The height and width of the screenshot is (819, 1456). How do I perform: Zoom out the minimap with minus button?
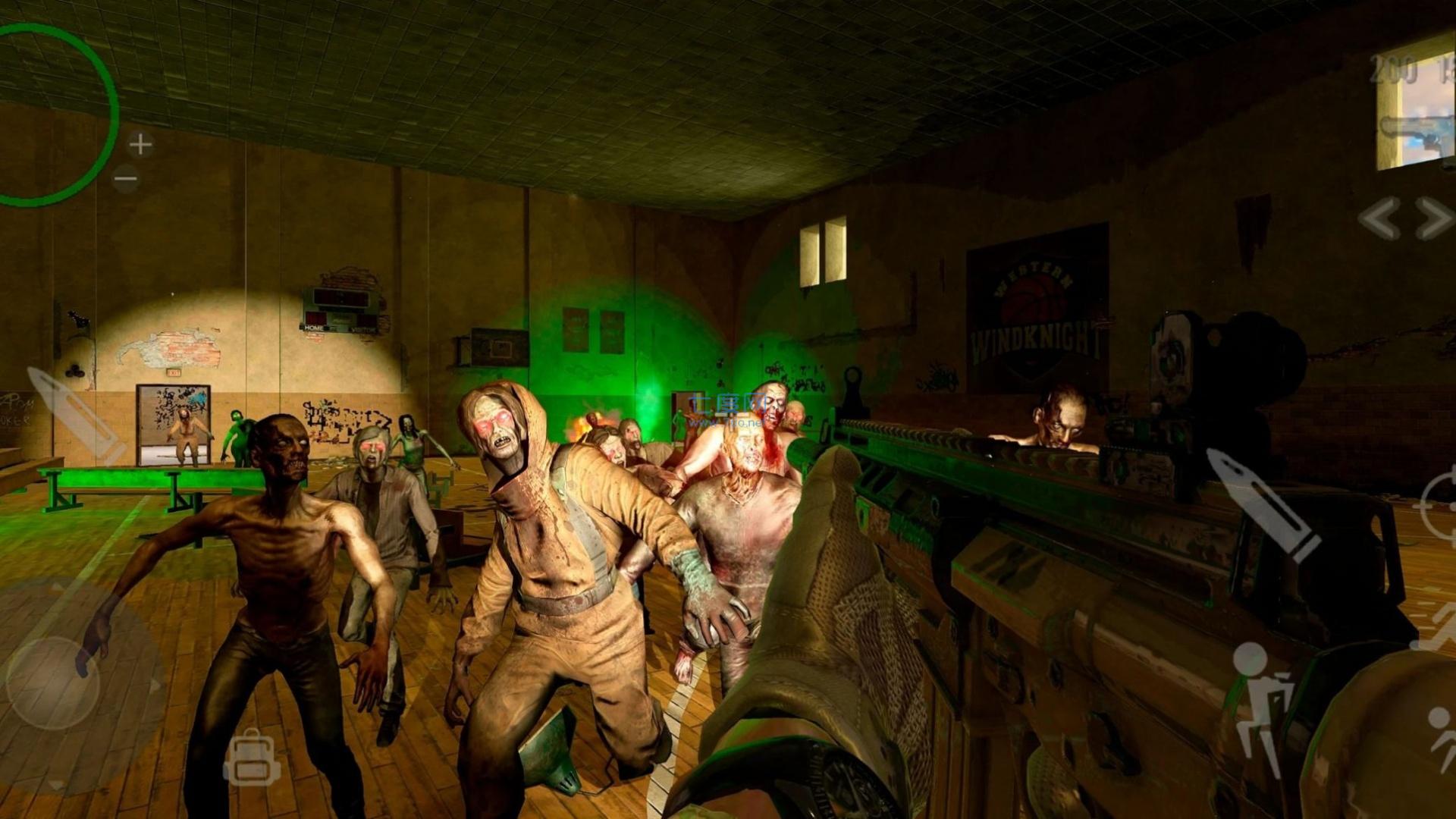coord(126,180)
